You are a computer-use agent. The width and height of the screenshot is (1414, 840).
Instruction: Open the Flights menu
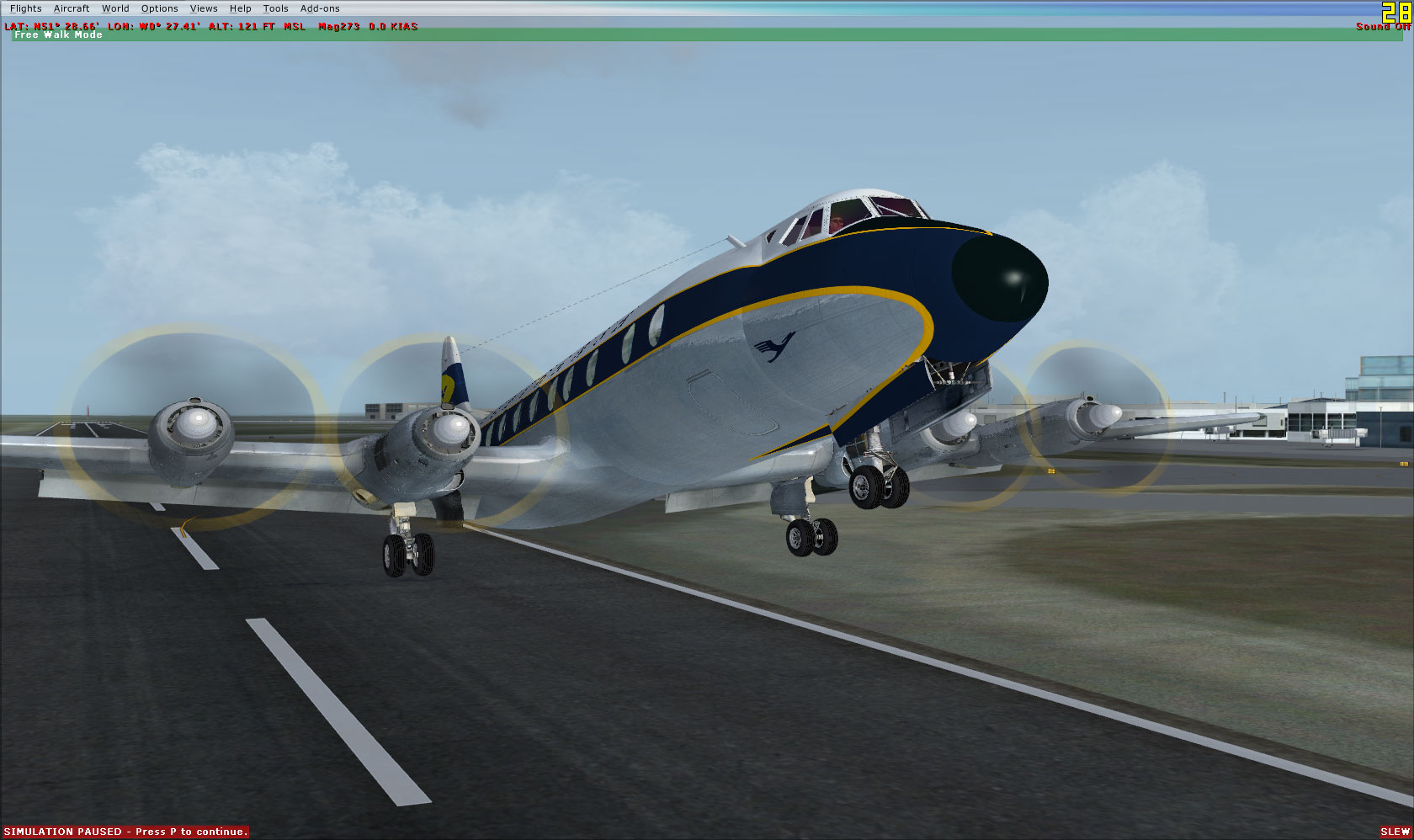click(26, 8)
